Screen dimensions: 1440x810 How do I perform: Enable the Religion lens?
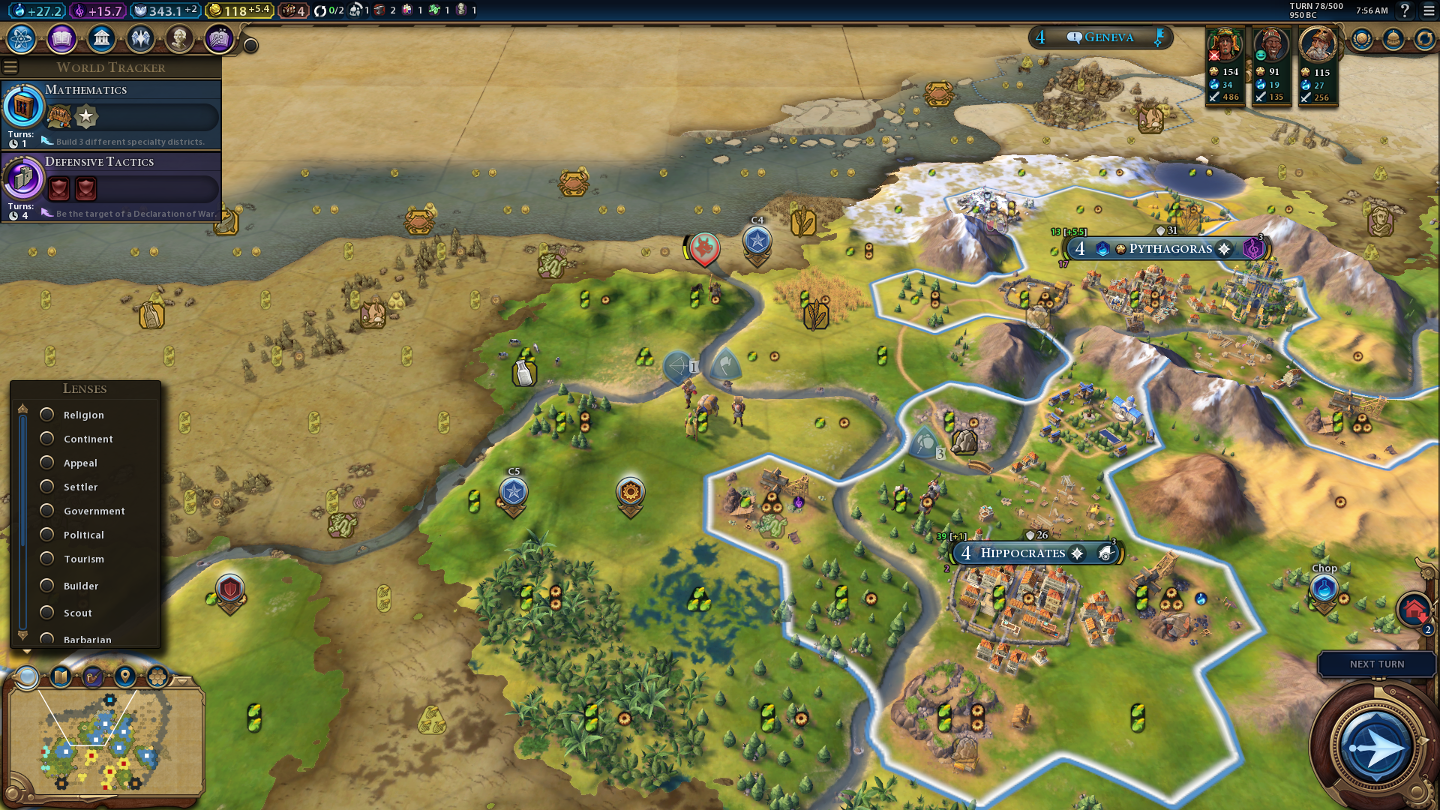click(x=47, y=415)
